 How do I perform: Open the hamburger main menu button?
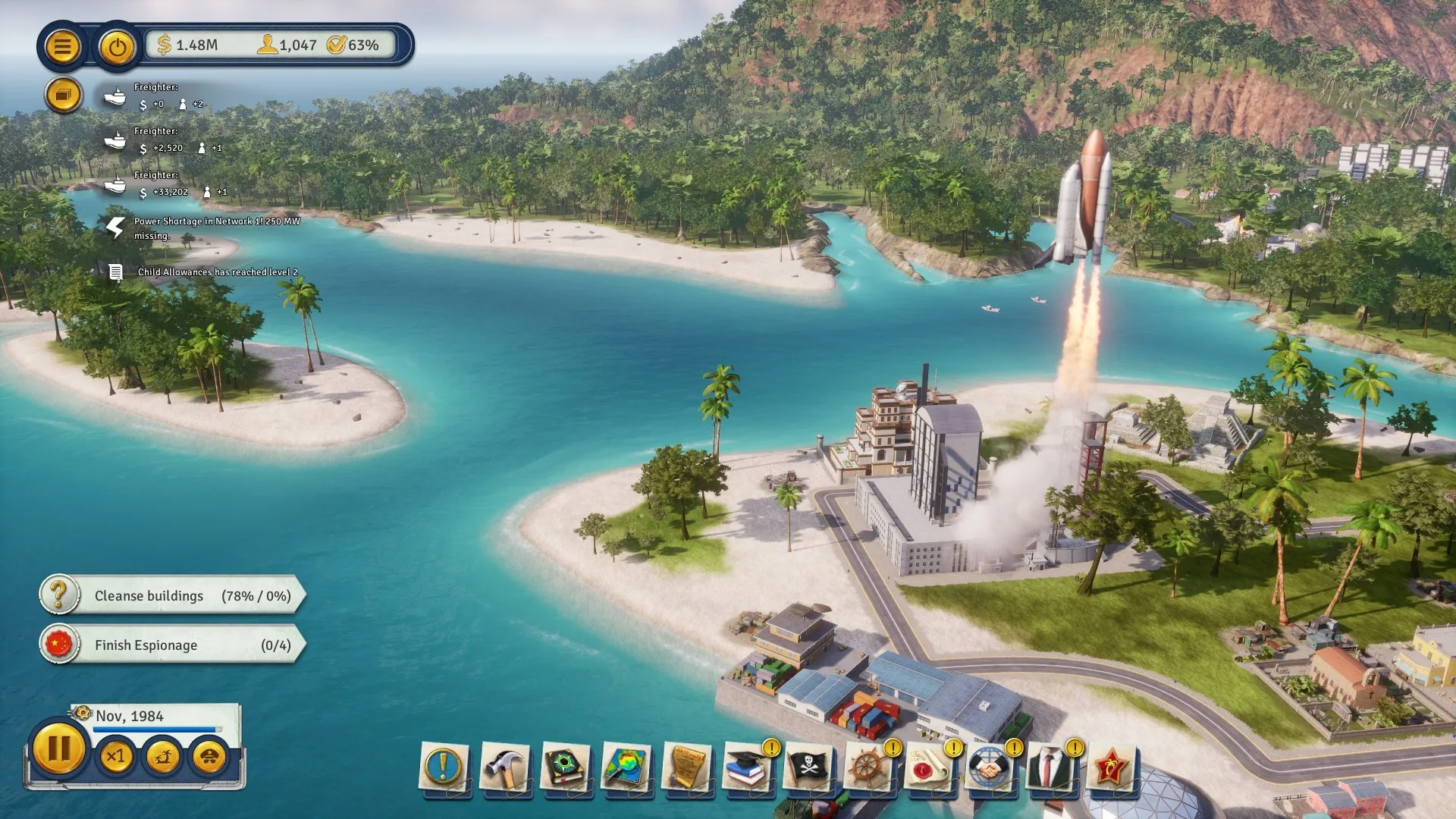(62, 47)
